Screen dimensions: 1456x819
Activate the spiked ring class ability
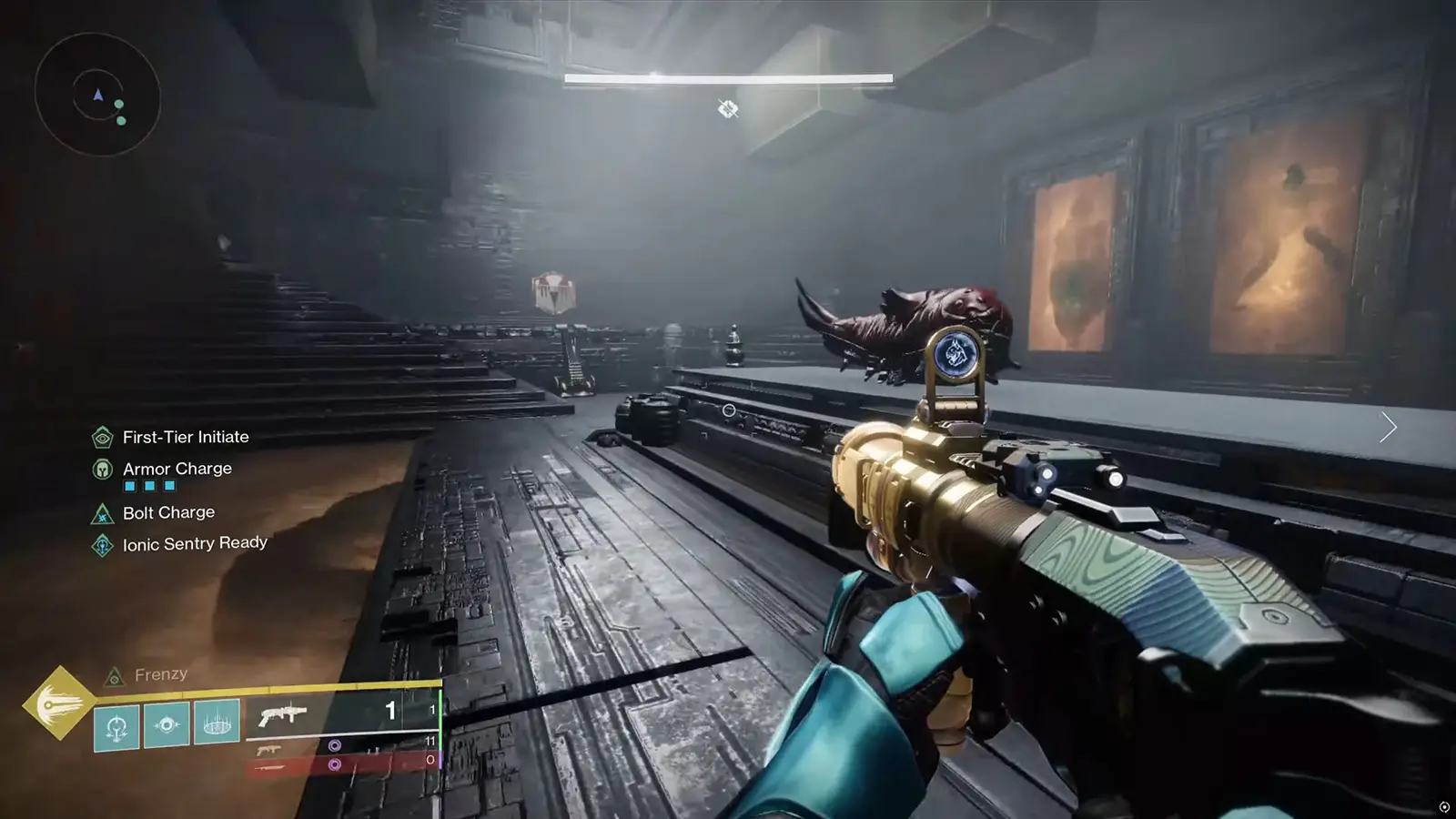click(x=217, y=724)
